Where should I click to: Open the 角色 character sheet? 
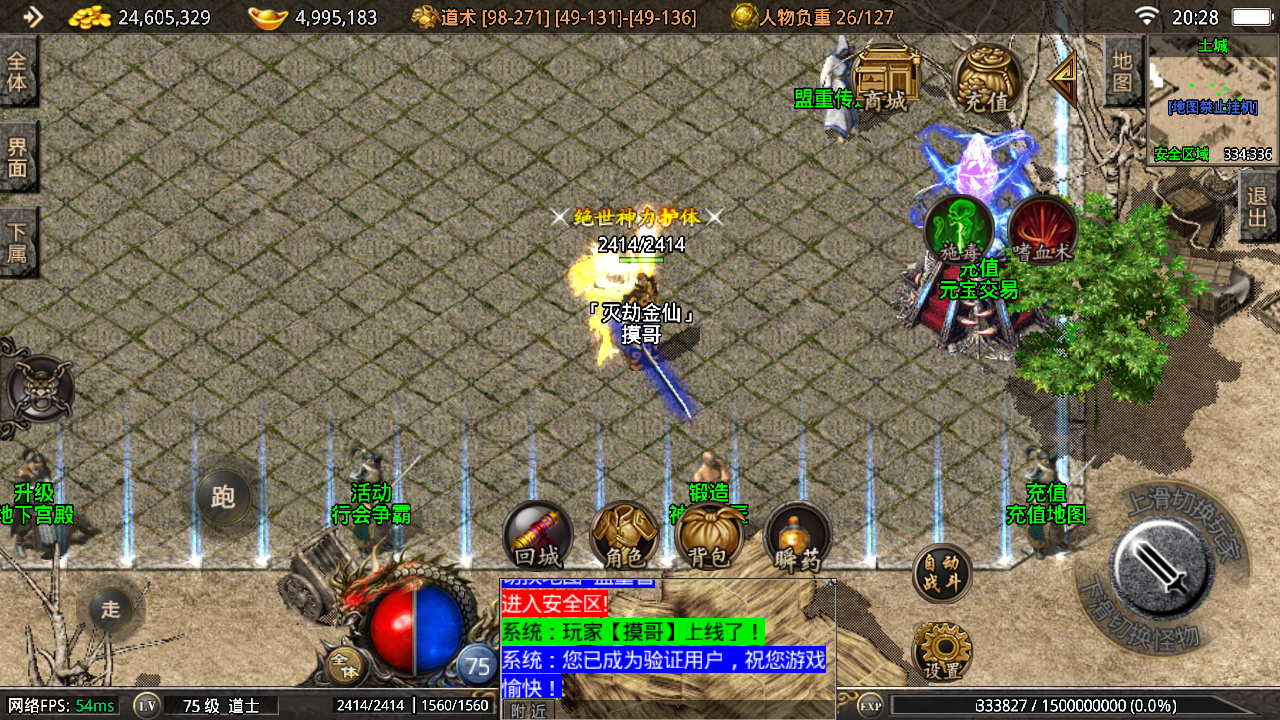click(624, 535)
